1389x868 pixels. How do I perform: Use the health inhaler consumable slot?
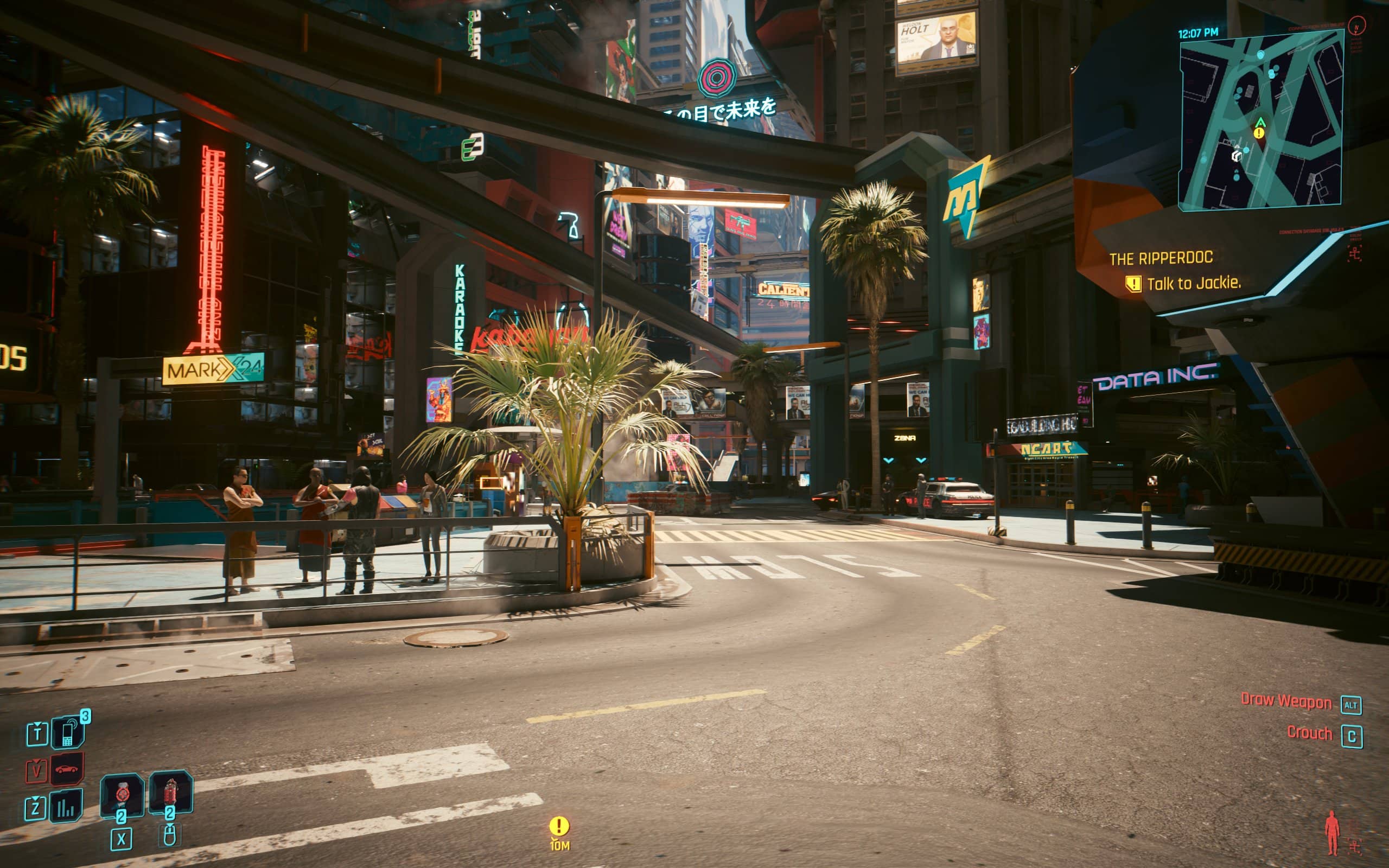122,794
